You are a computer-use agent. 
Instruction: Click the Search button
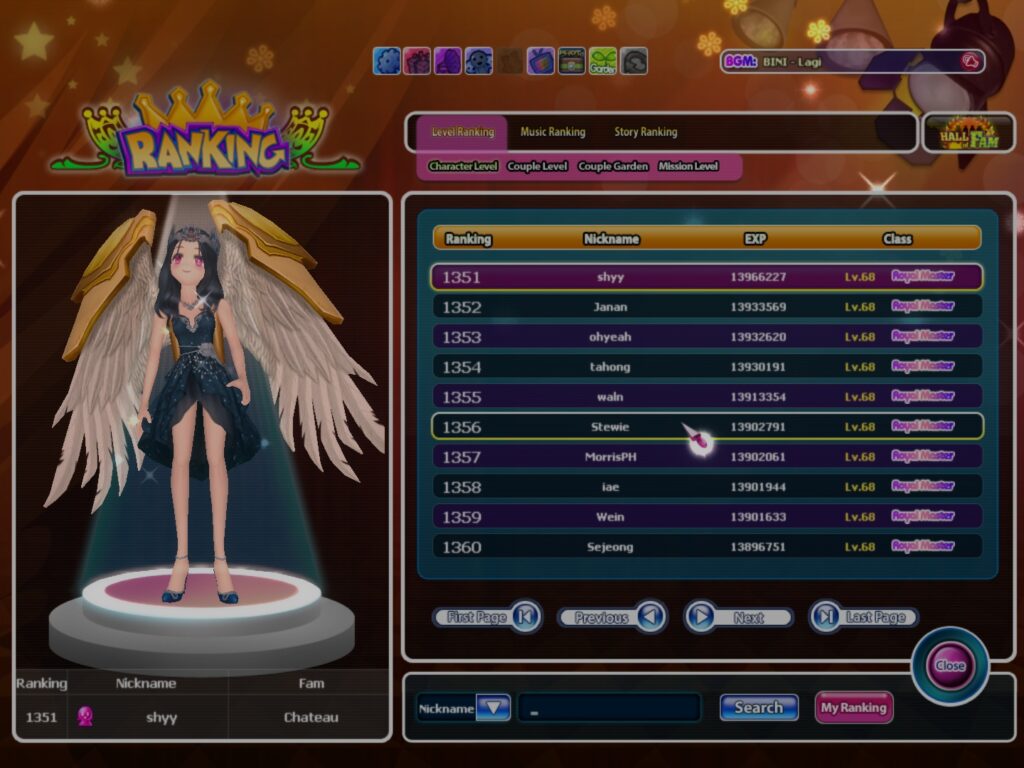(758, 707)
